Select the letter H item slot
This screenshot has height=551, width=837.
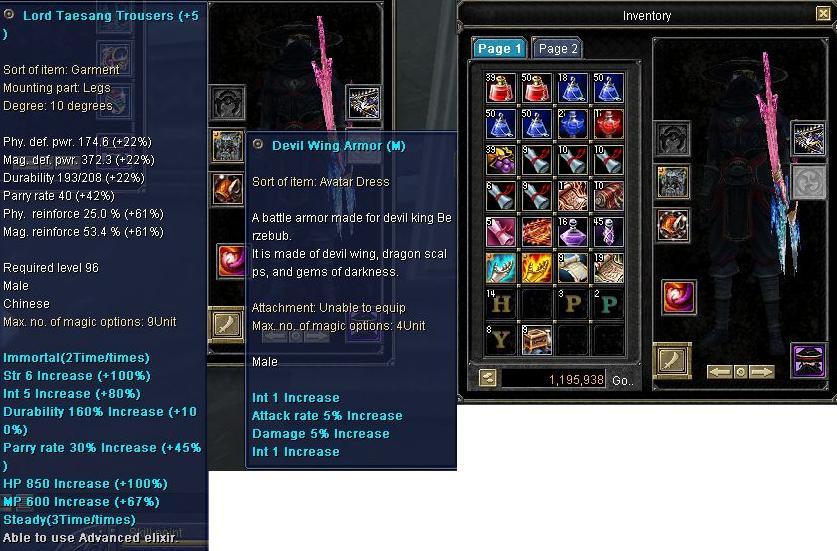(500, 304)
